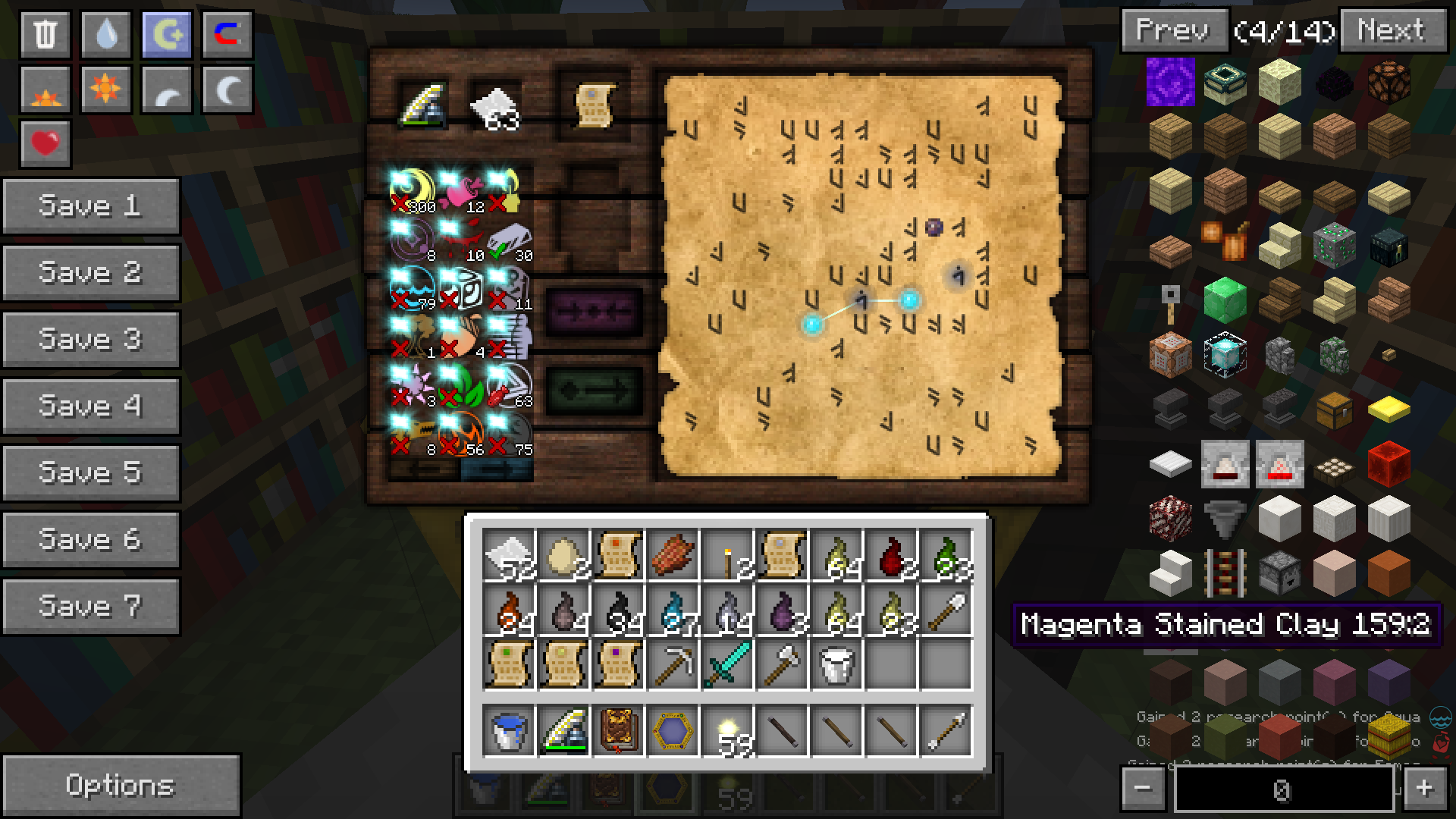Click the Save 1 button
The width and height of the screenshot is (1456, 819).
(90, 206)
